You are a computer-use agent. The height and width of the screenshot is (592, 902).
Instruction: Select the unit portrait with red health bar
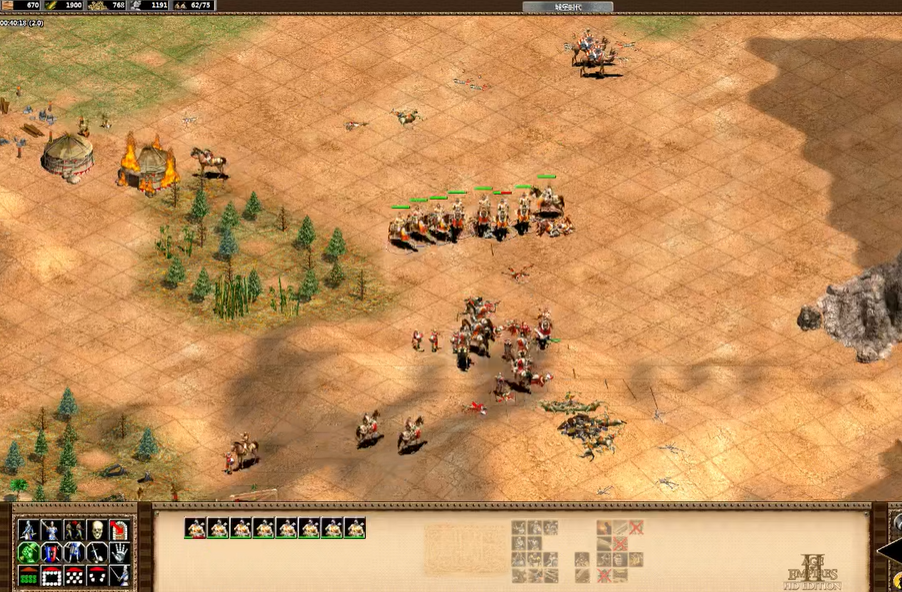click(195, 528)
